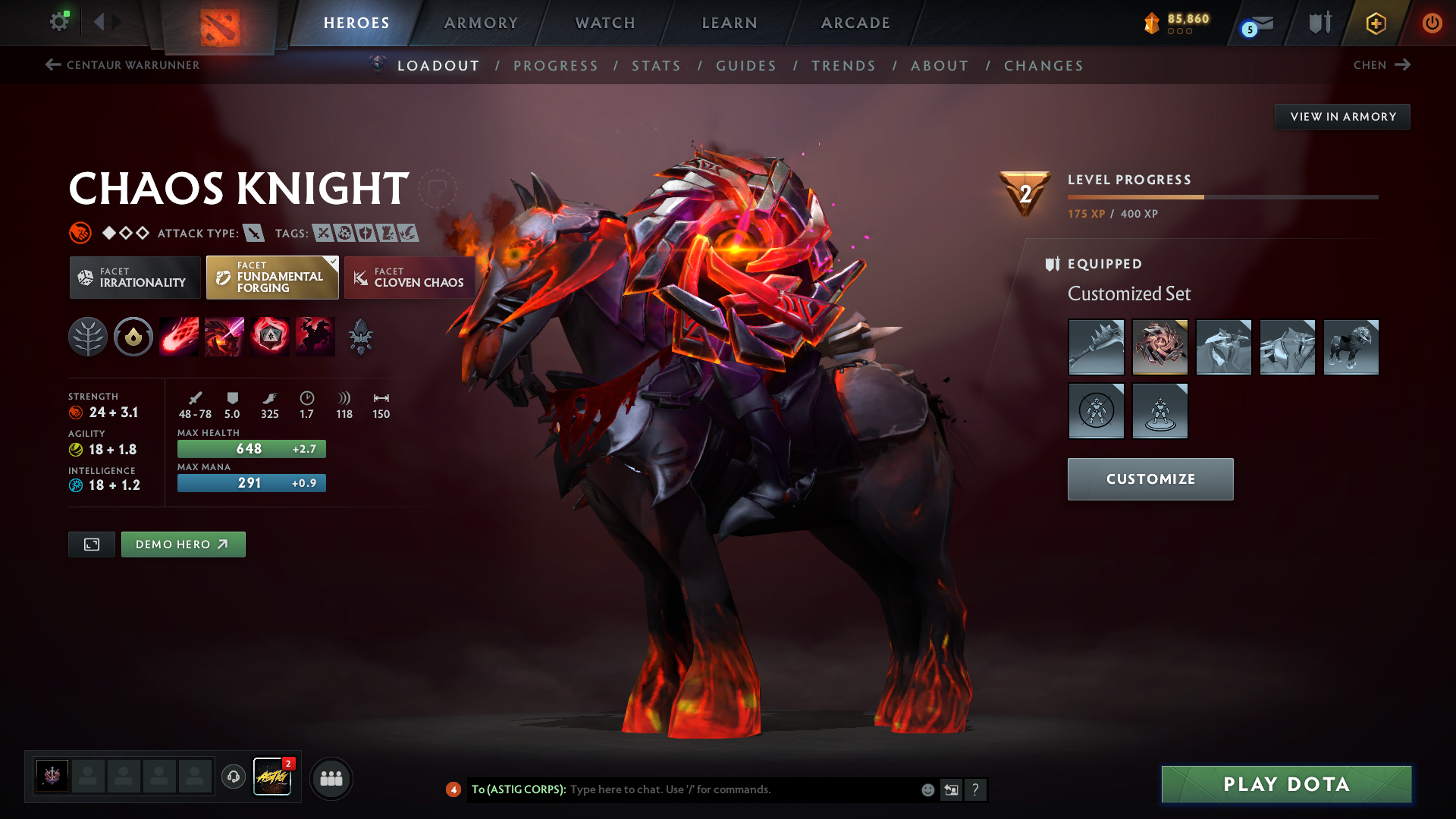The height and width of the screenshot is (819, 1456).
Task: Go to next hero Chen
Action: 1382,65
